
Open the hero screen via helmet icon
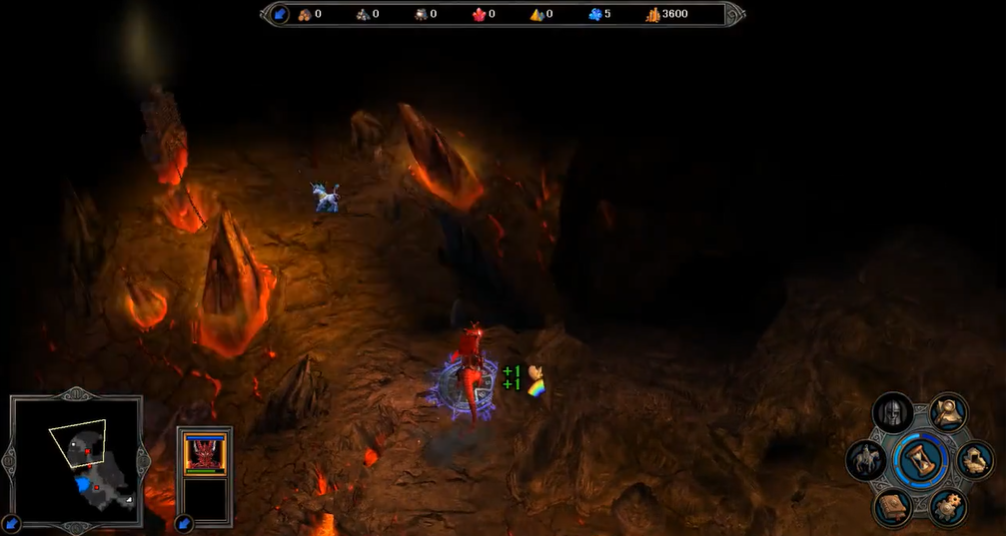[x=893, y=414]
